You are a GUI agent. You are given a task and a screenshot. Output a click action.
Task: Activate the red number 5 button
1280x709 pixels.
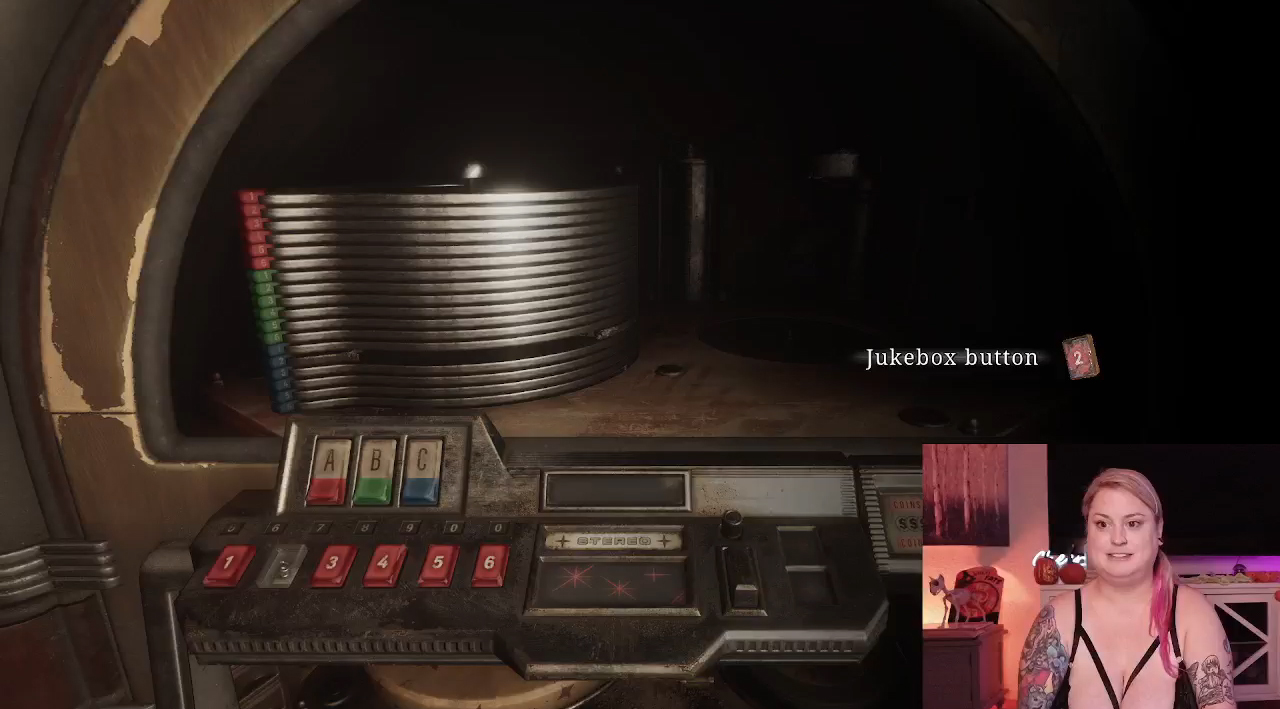(x=437, y=565)
